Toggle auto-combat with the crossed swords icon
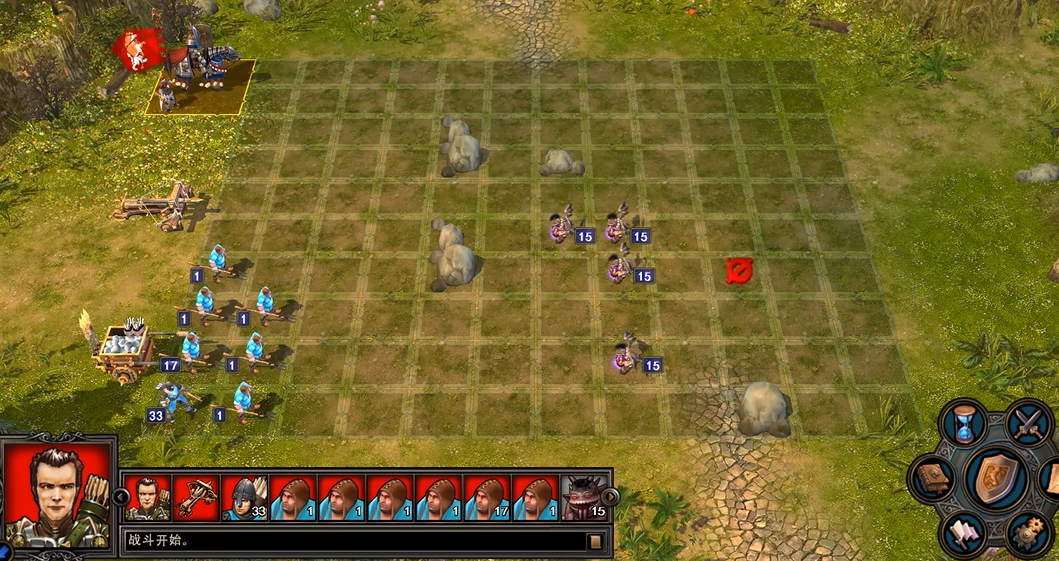This screenshot has height=561, width=1059. coord(1029,422)
